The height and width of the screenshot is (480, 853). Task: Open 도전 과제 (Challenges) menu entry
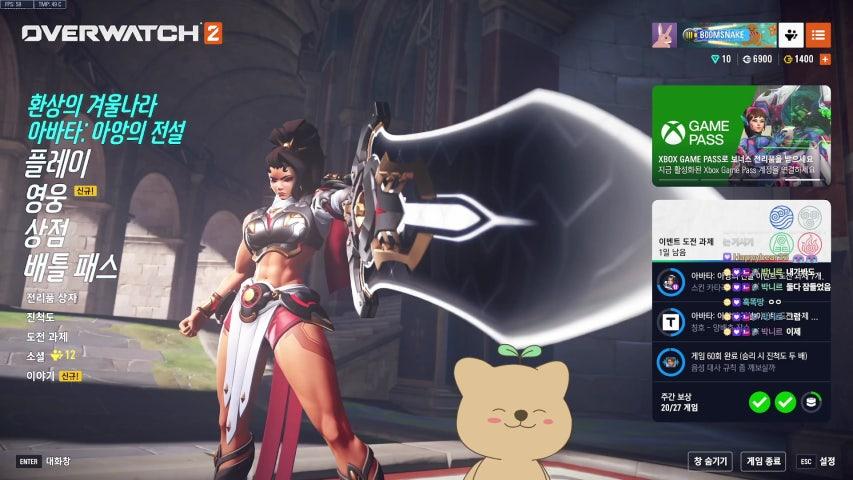(47, 336)
